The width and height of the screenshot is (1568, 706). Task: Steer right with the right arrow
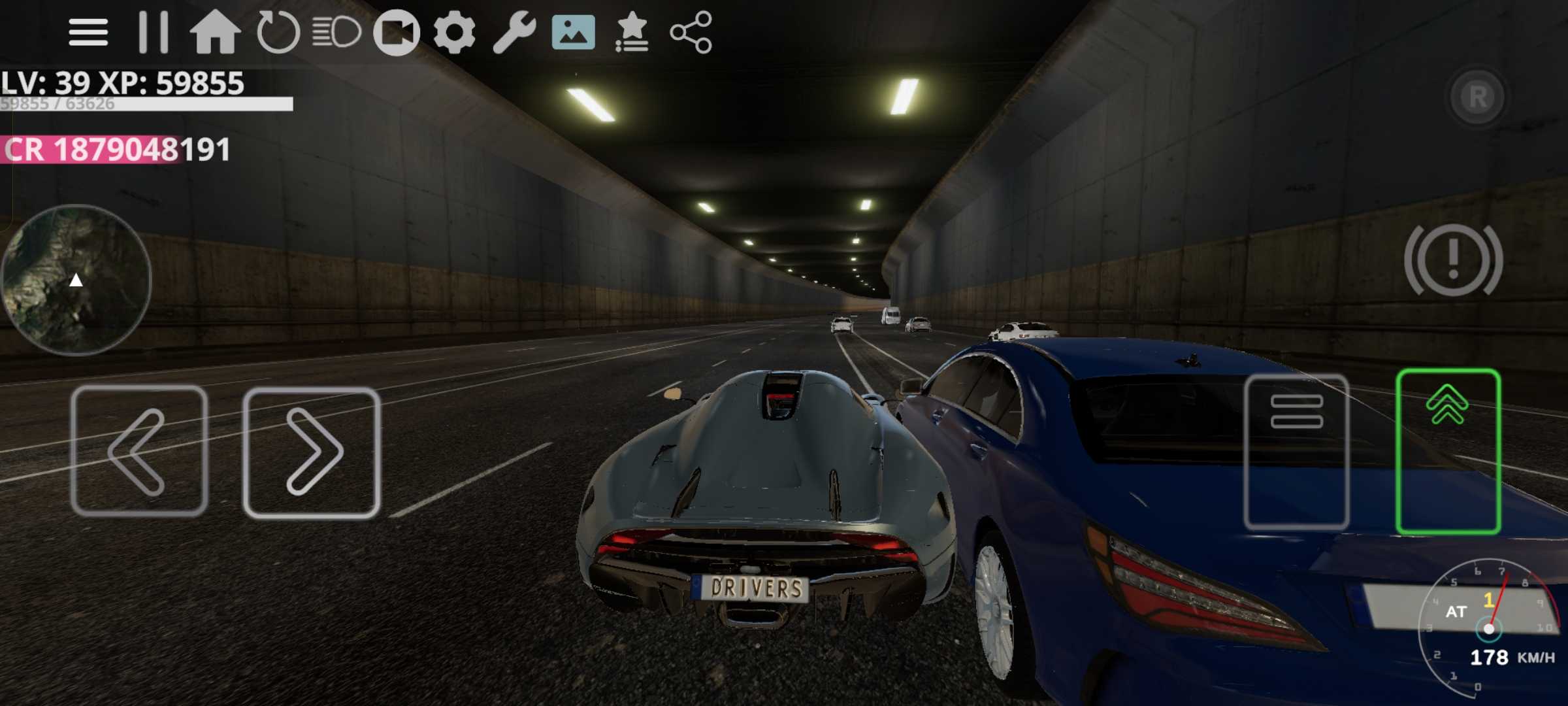click(312, 452)
